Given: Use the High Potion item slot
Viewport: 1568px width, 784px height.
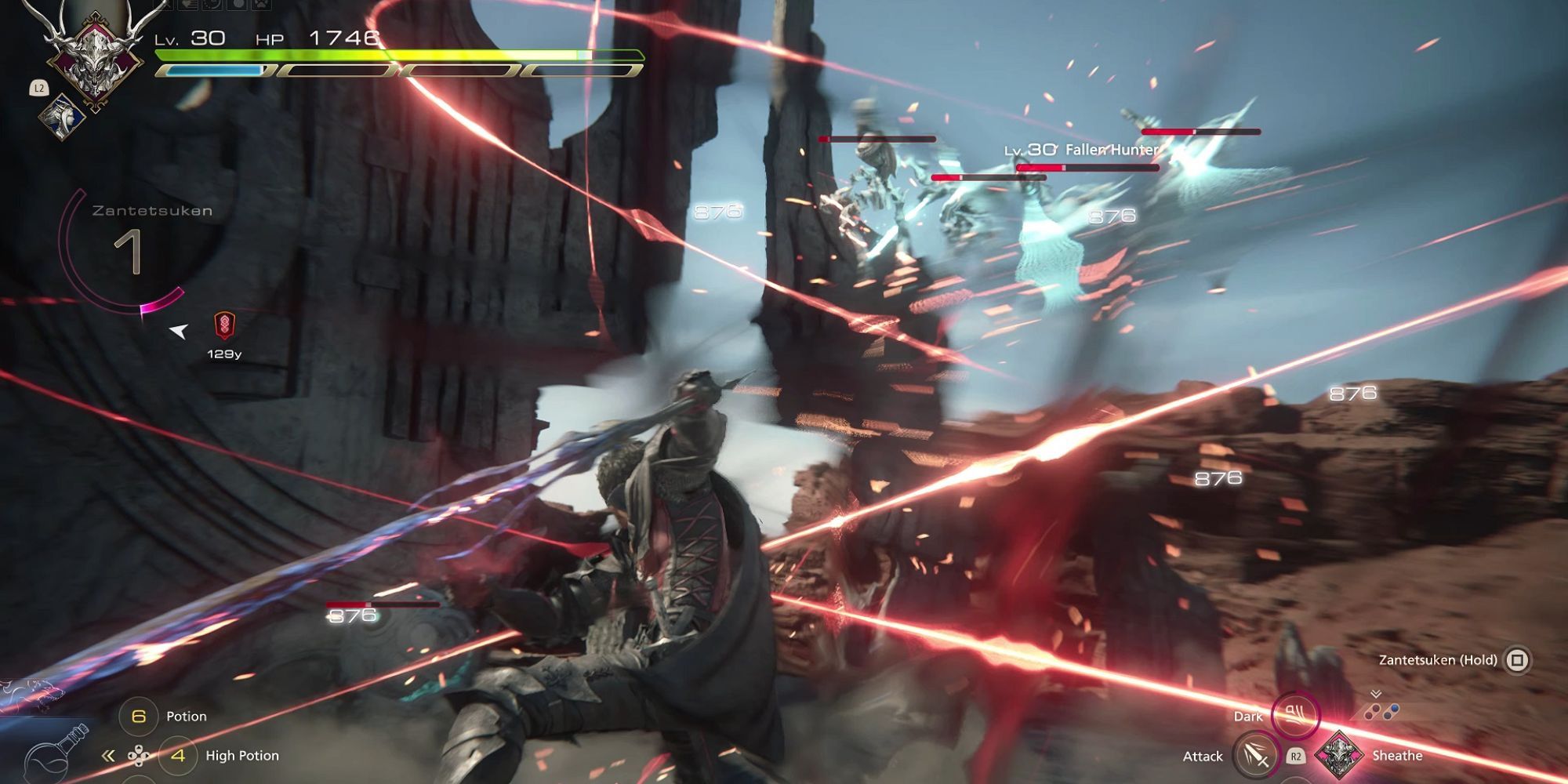Looking at the screenshot, I should tap(178, 755).
